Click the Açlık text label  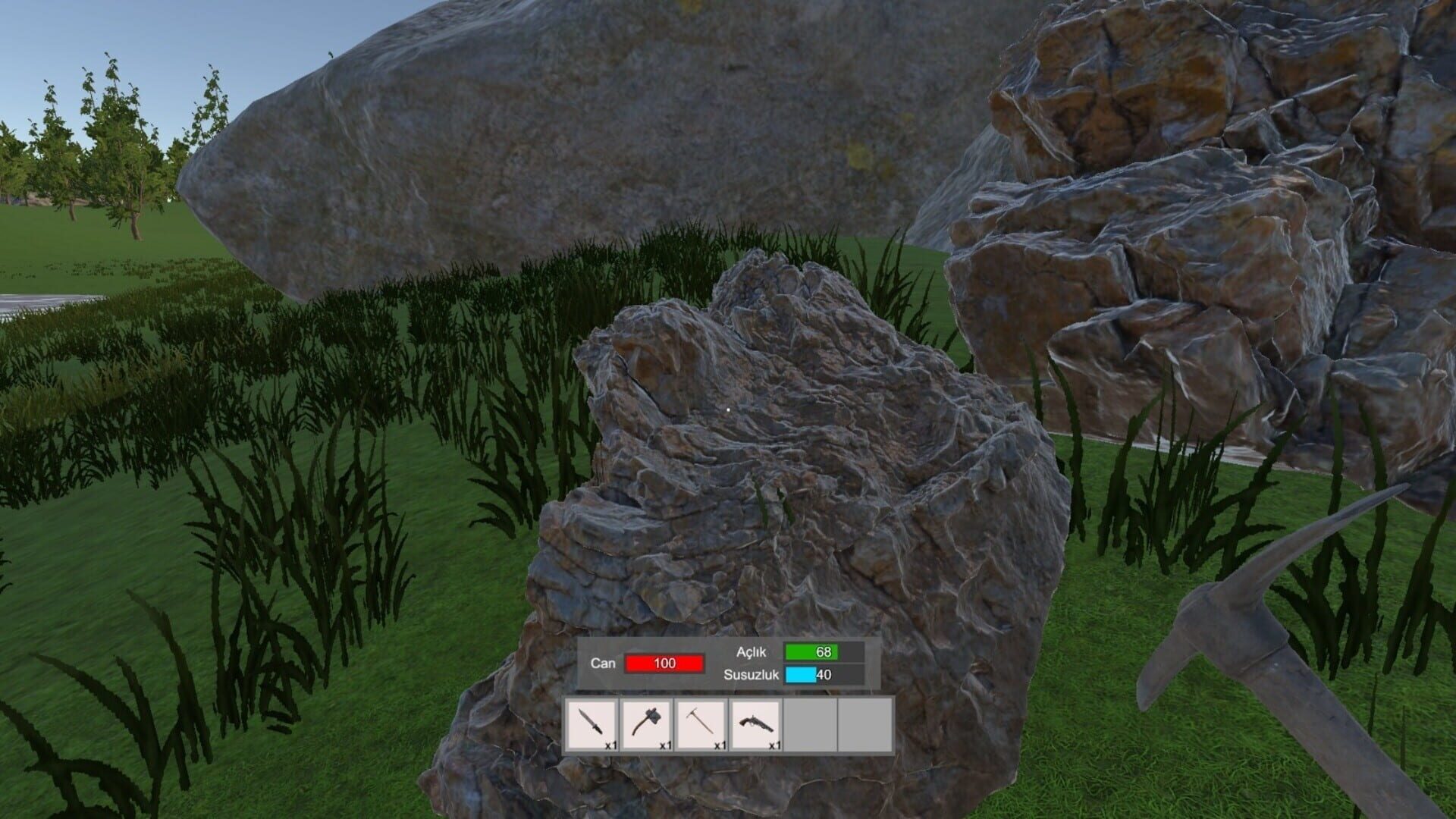pos(751,650)
